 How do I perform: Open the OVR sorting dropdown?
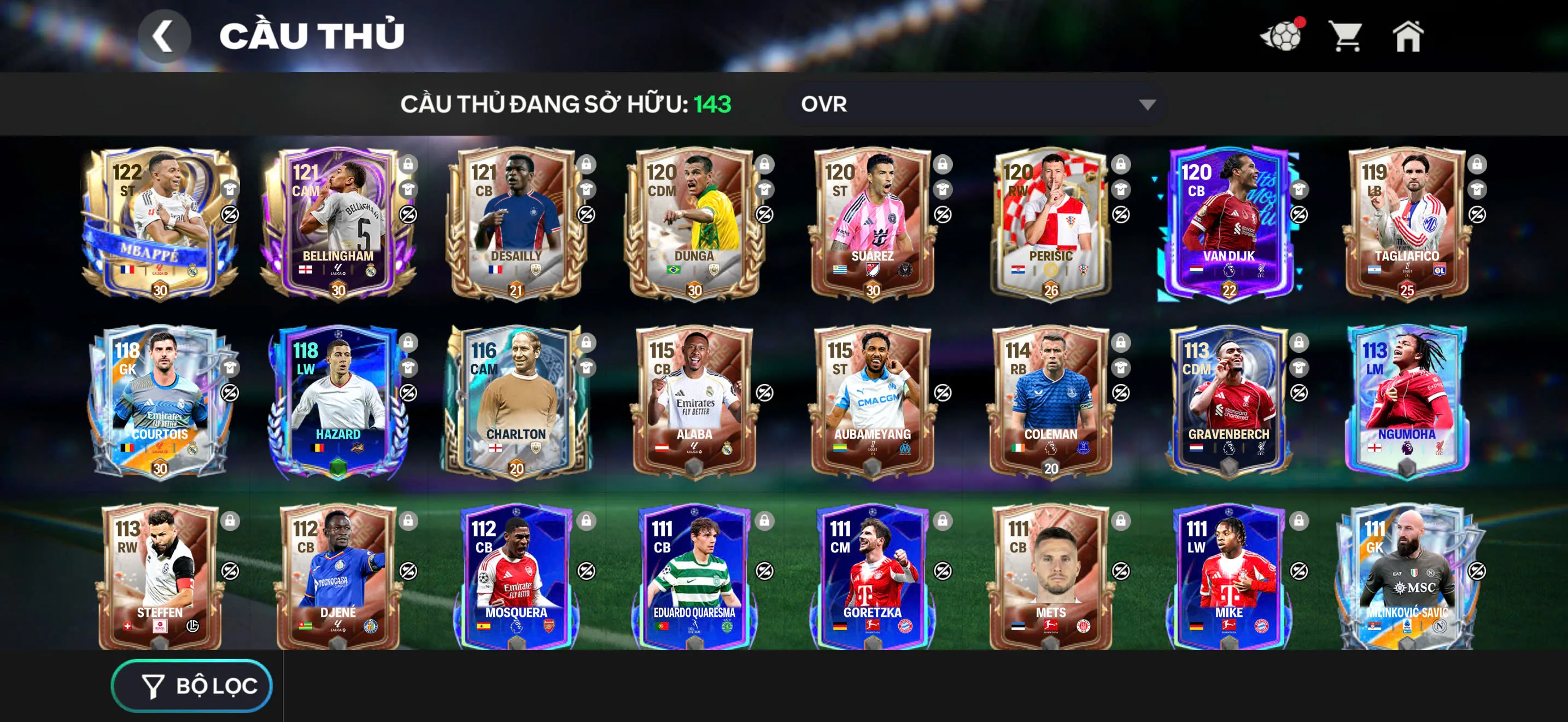click(x=974, y=103)
